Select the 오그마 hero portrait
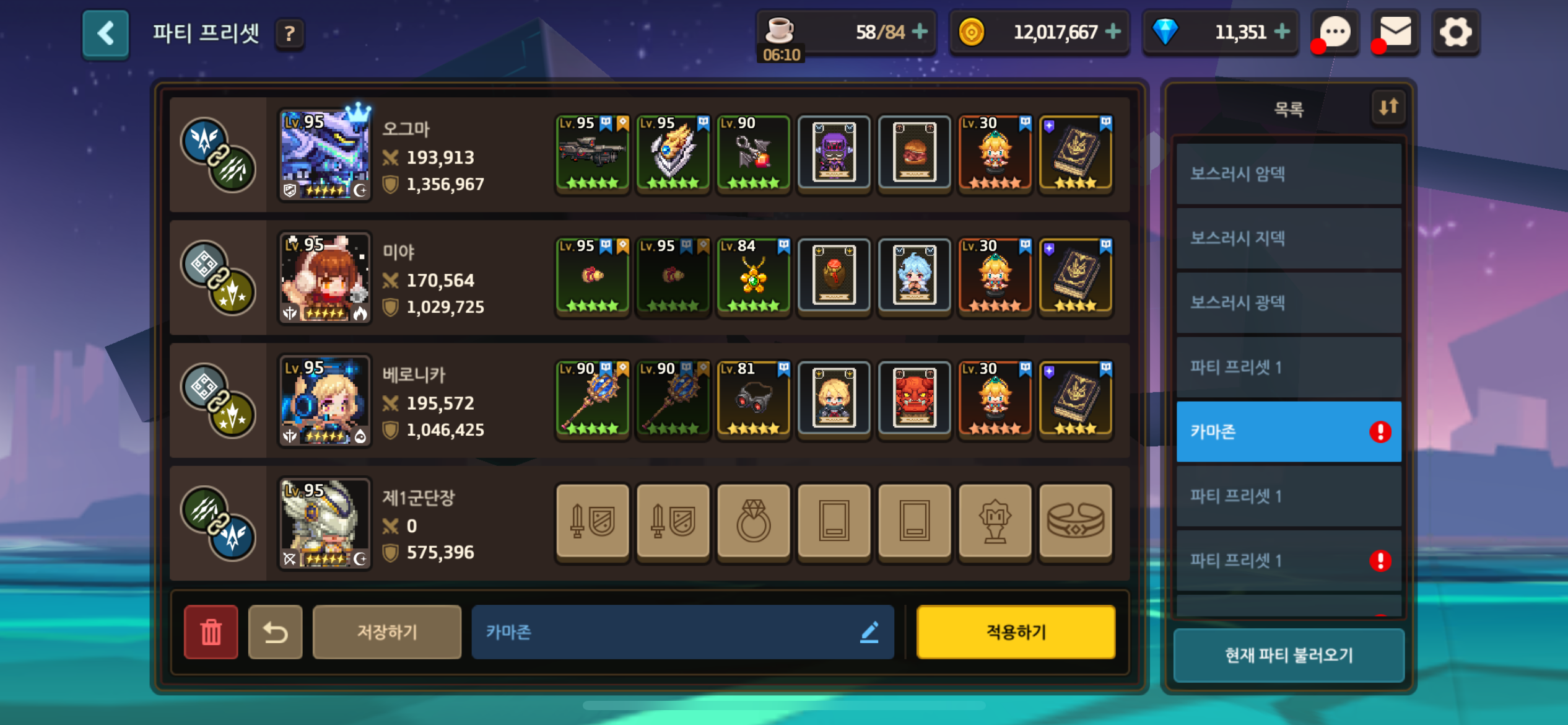Viewport: 1568px width, 725px height. point(325,155)
